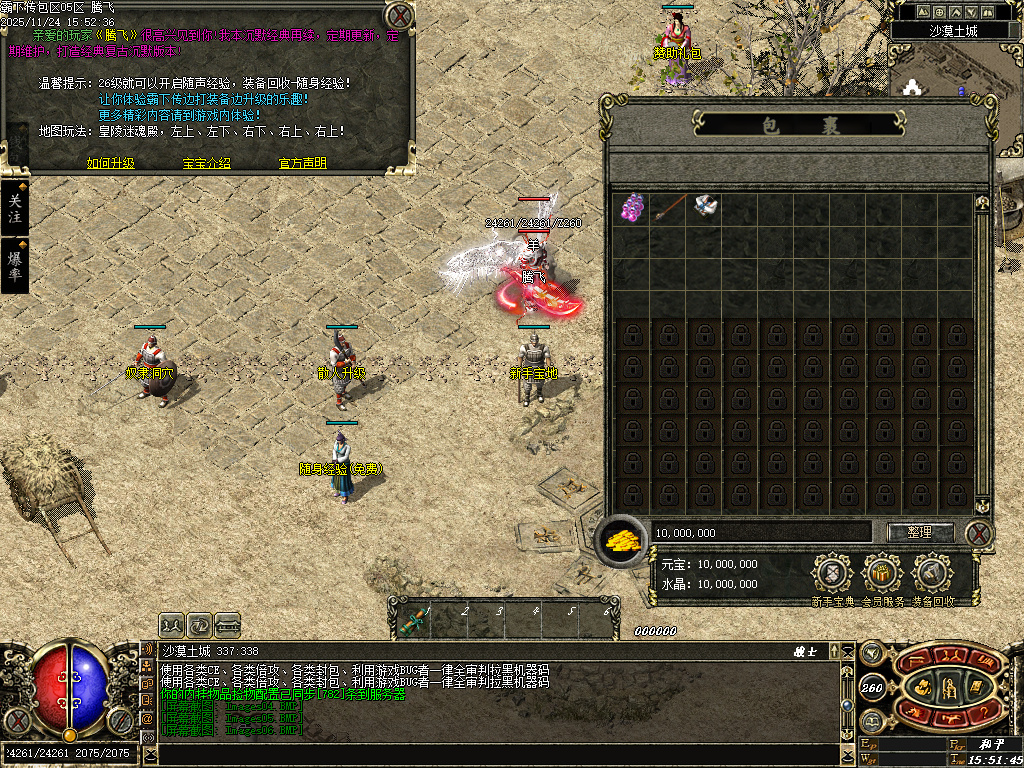This screenshot has height=768, width=1024.
Task: Open the 宝宝介绍 link
Action: tap(206, 163)
